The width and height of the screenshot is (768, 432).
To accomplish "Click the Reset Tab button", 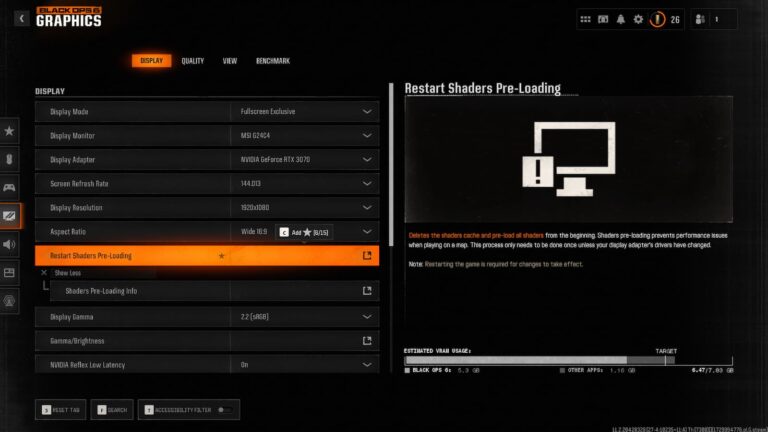I will (x=62, y=409).
